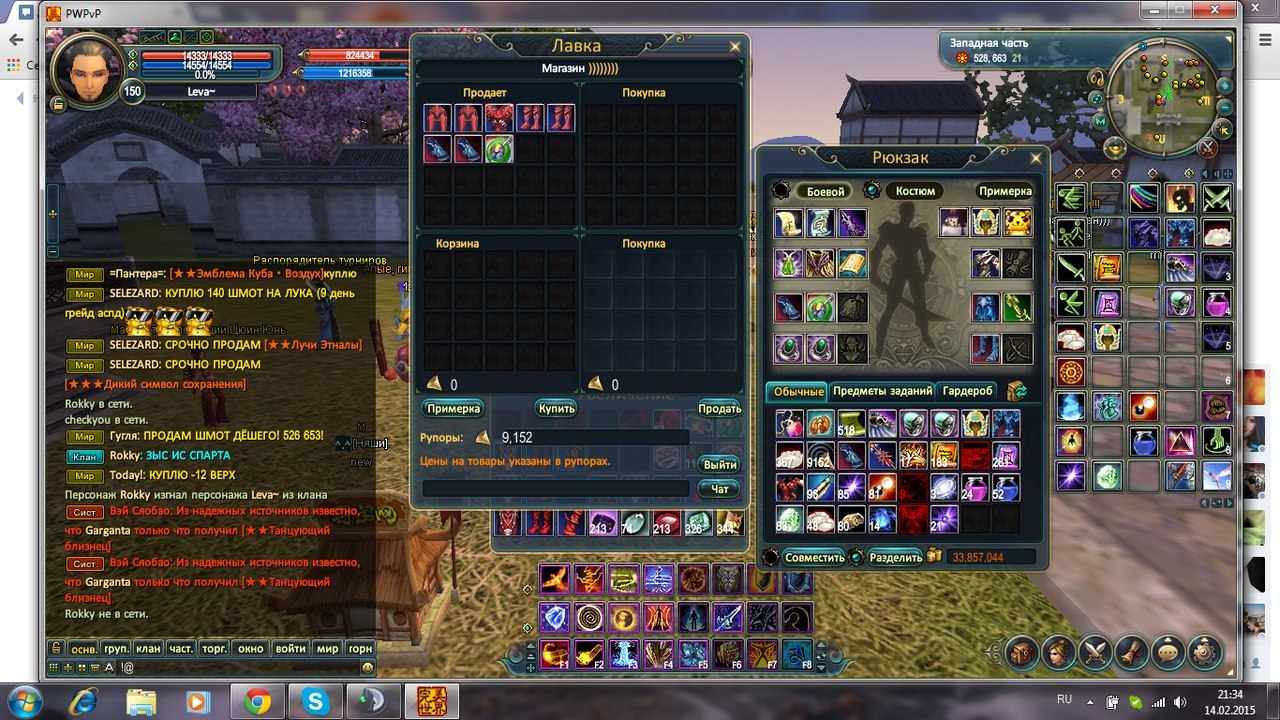Open the торг. chat channel tab

click(x=213, y=648)
